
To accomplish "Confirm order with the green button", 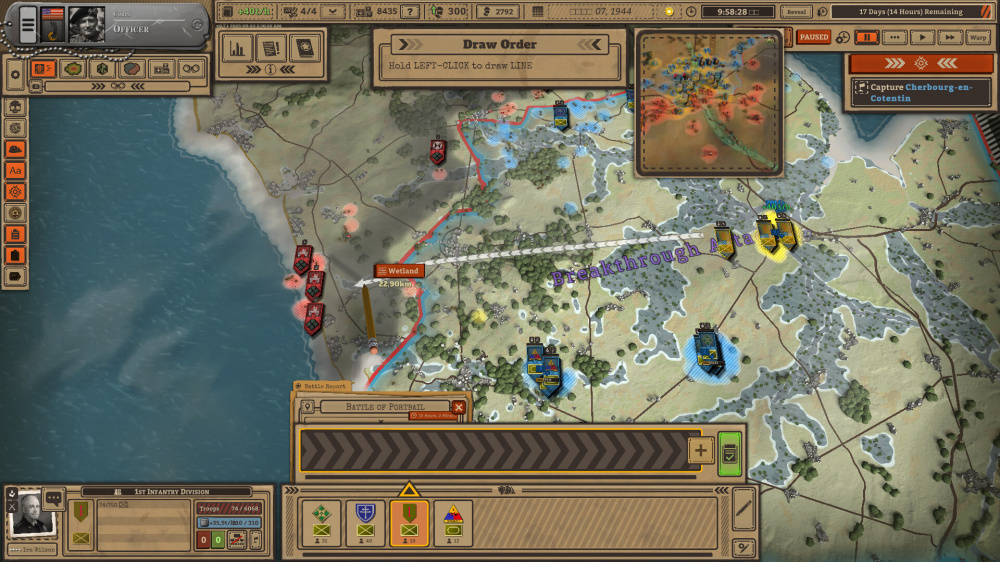I will (x=729, y=451).
